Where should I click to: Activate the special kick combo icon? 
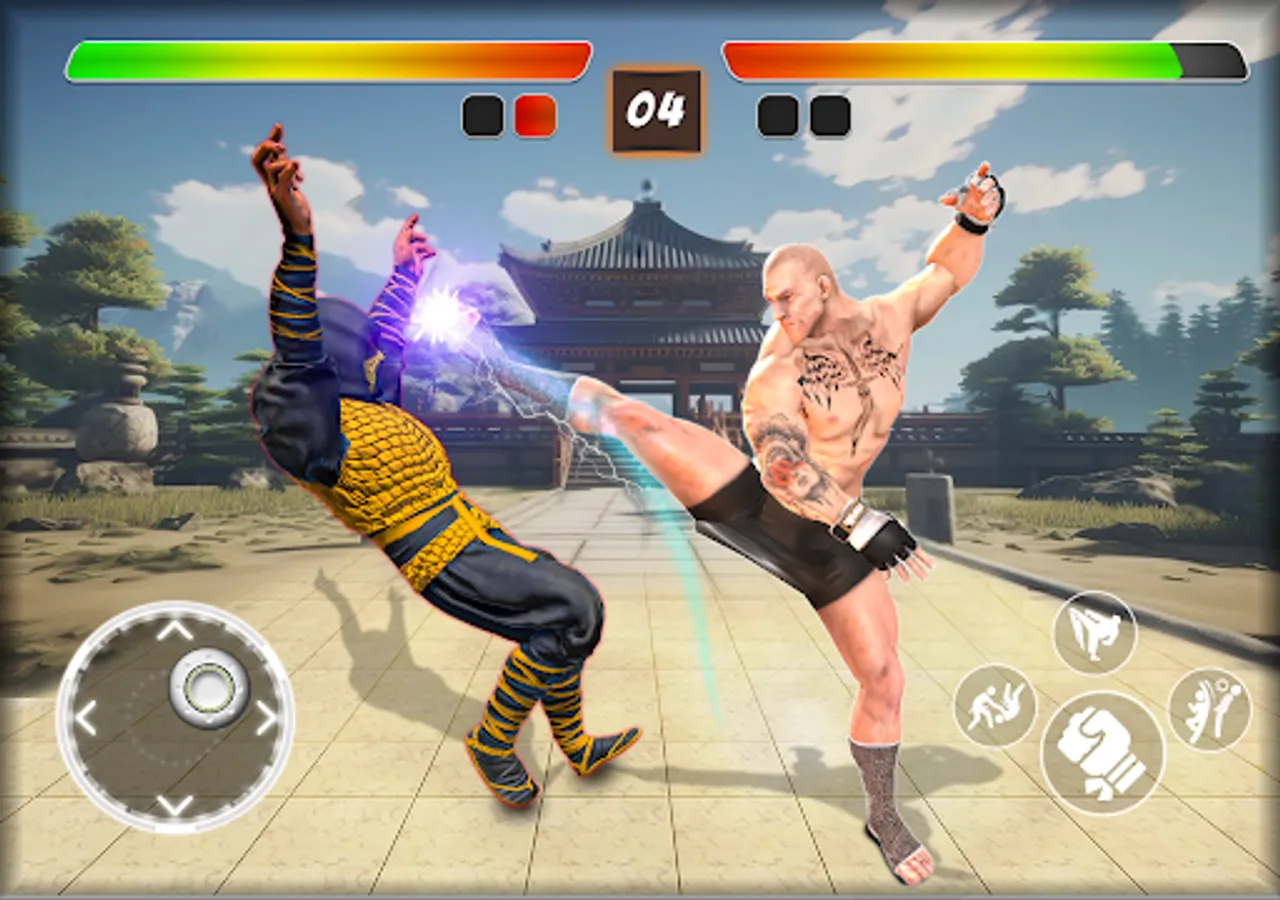click(1209, 709)
